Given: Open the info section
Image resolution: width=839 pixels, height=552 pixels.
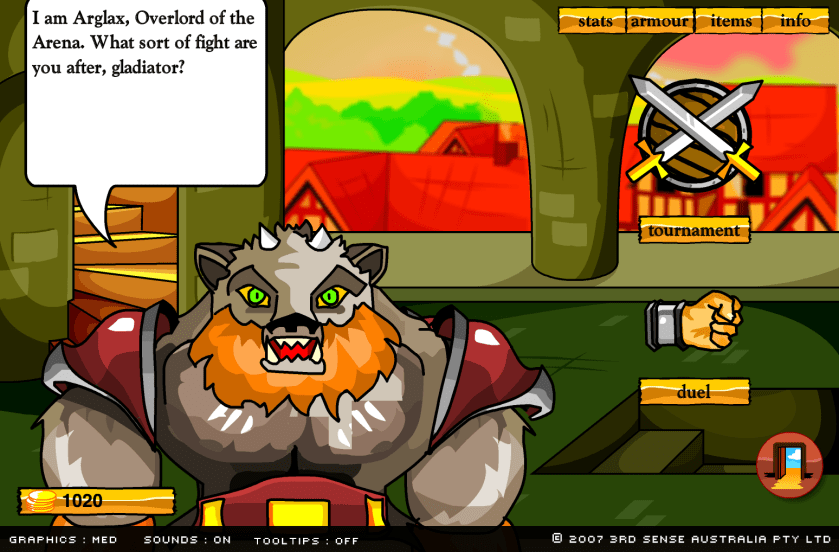Looking at the screenshot, I should pyautogui.click(x=796, y=21).
